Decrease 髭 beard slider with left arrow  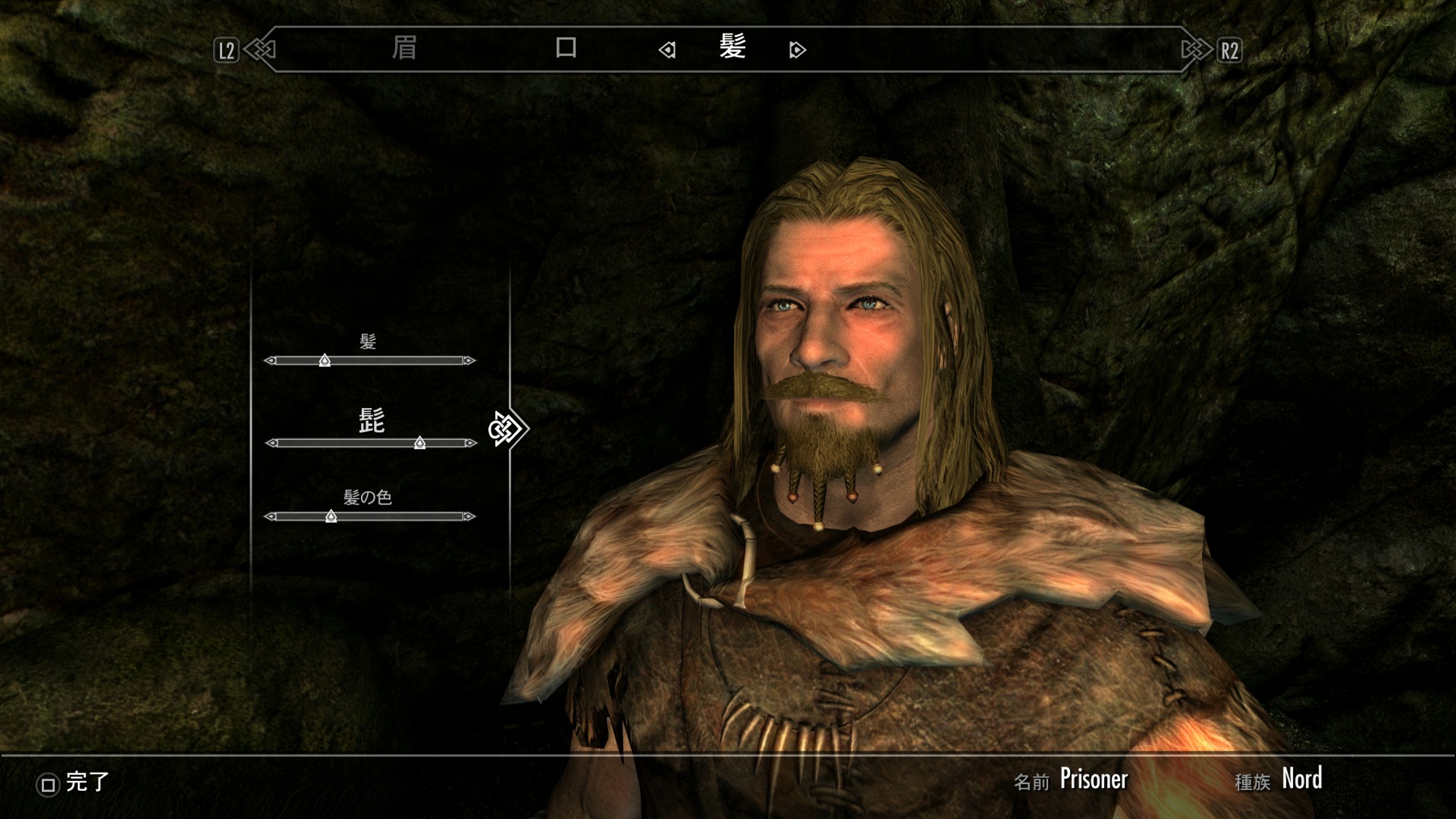271,443
